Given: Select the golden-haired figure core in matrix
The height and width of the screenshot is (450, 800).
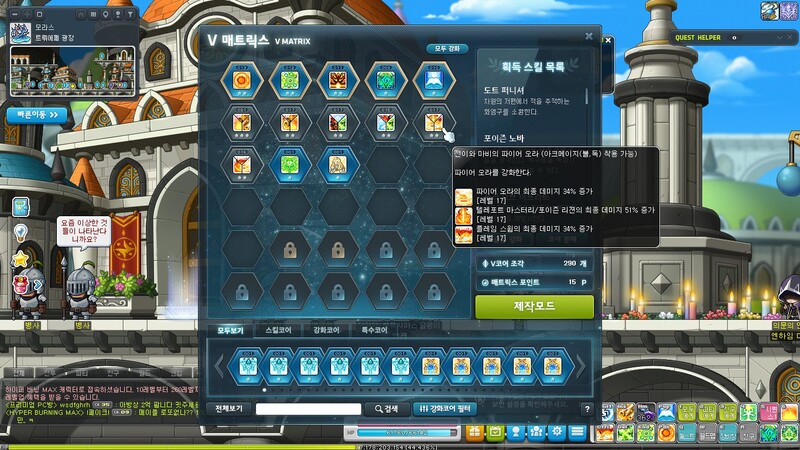Looking at the screenshot, I should [x=336, y=162].
